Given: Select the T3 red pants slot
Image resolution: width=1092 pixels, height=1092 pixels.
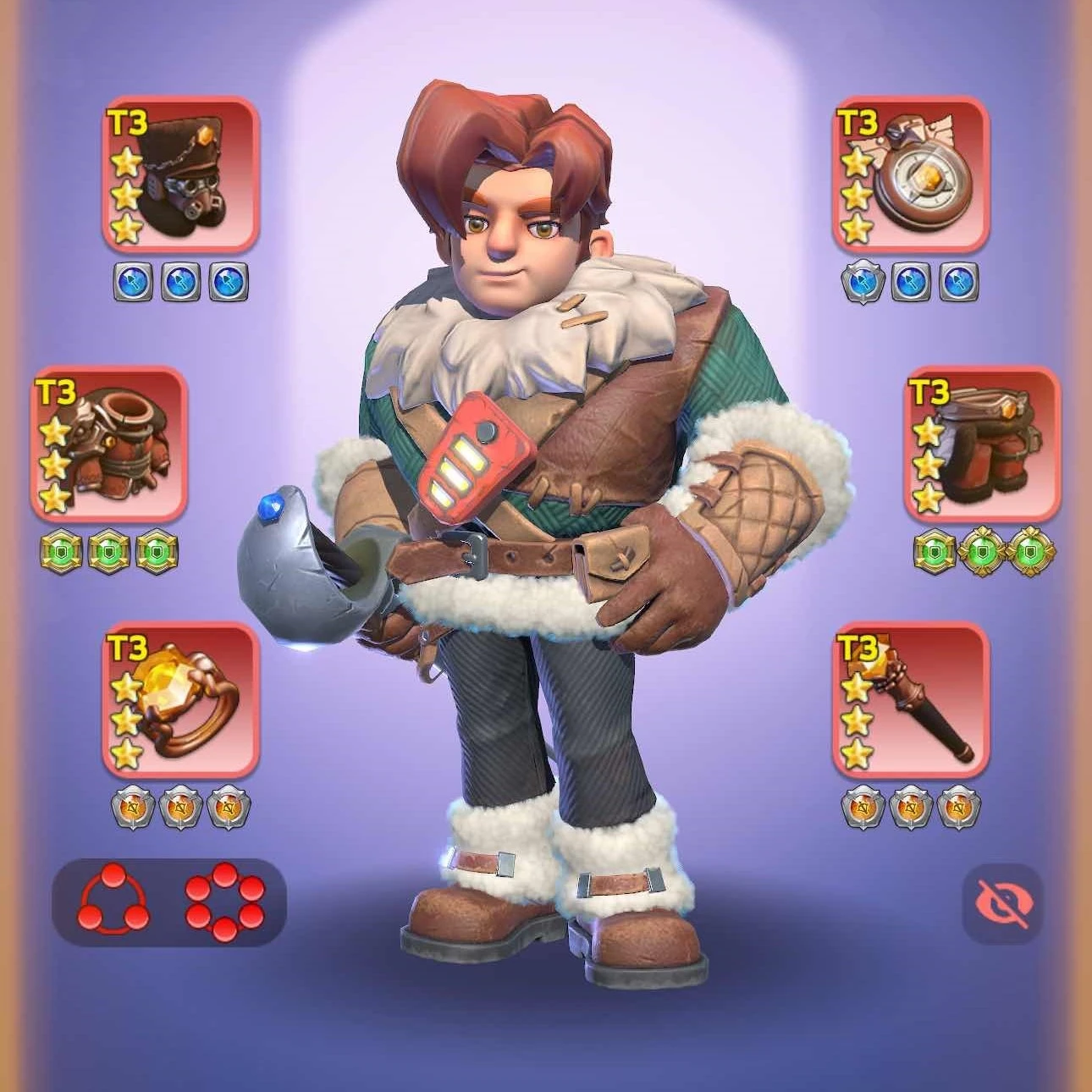Looking at the screenshot, I should (982, 443).
